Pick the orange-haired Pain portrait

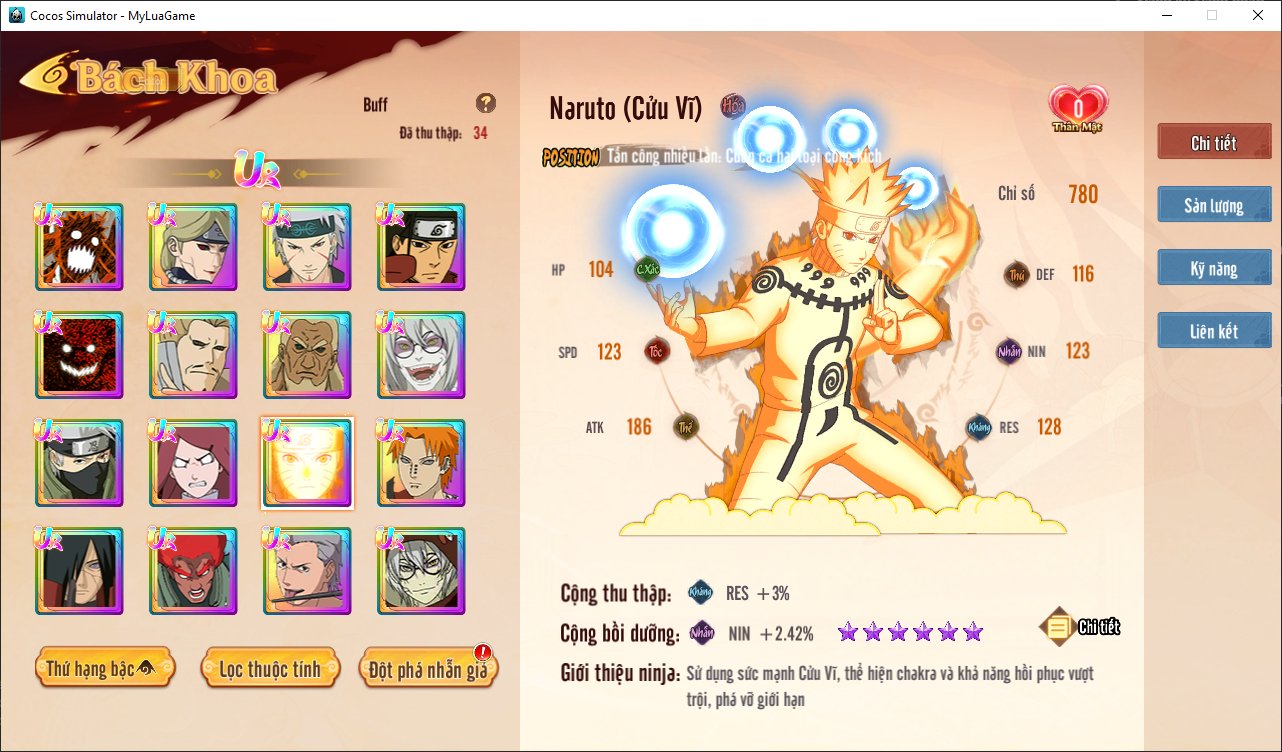click(421, 463)
